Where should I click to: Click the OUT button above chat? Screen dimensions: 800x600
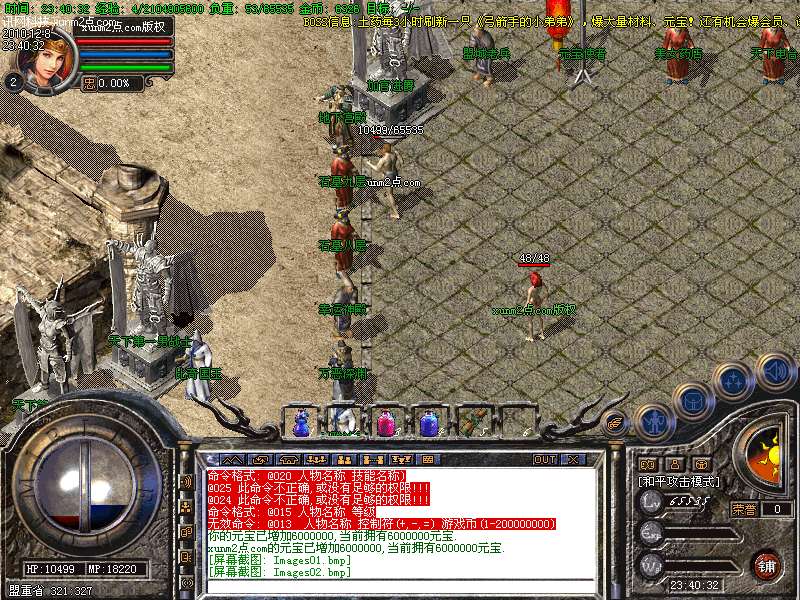coord(544,460)
